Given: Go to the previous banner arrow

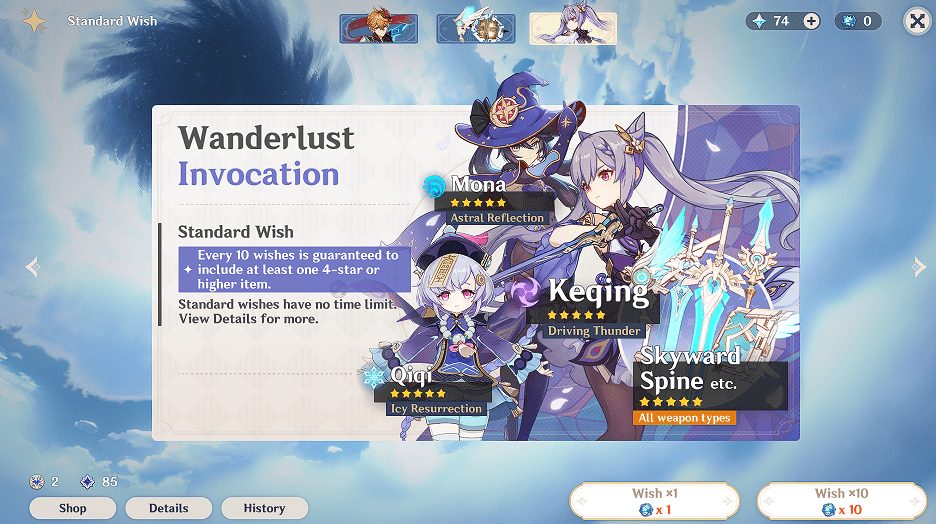Looking at the screenshot, I should (x=32, y=267).
